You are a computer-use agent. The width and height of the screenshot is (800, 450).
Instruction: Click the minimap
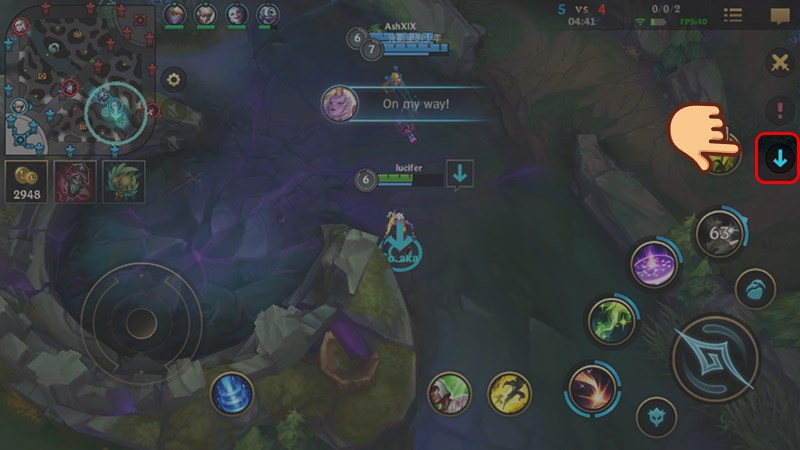pos(80,80)
